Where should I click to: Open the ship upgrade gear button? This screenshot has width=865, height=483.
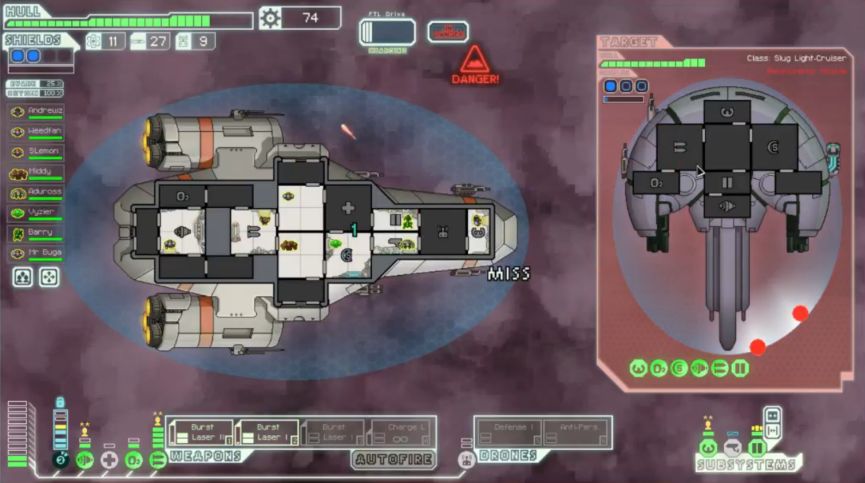(x=270, y=17)
